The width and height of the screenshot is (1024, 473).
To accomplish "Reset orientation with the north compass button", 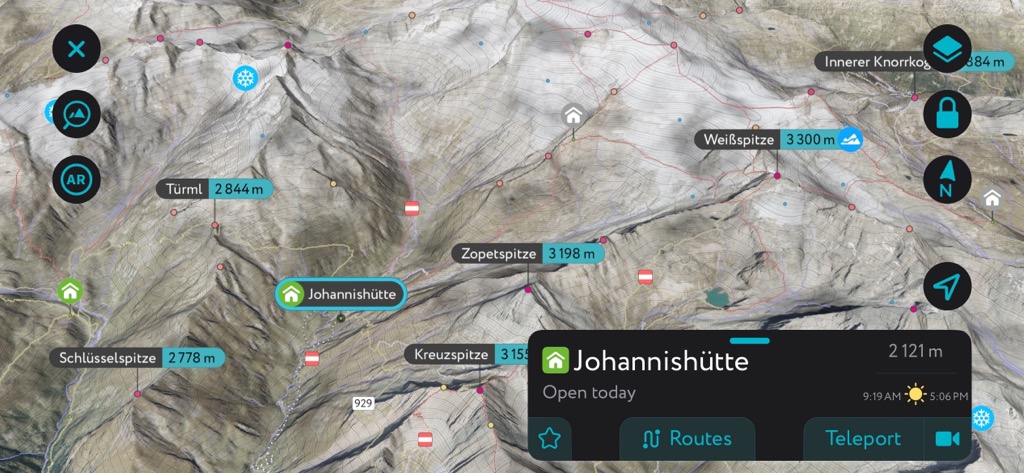I will pos(947,181).
